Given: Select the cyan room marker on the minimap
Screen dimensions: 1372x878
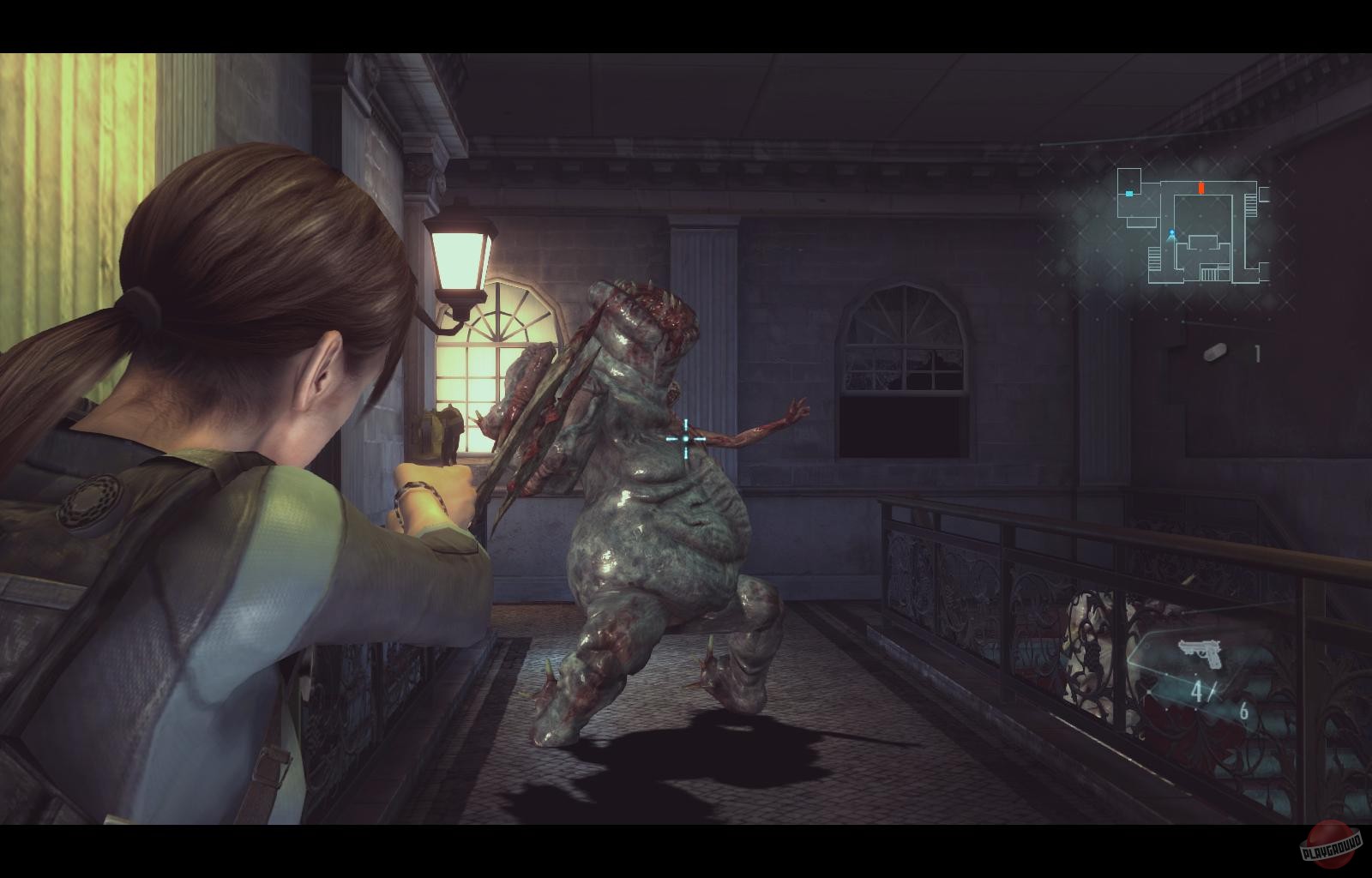Looking at the screenshot, I should point(1129,194).
